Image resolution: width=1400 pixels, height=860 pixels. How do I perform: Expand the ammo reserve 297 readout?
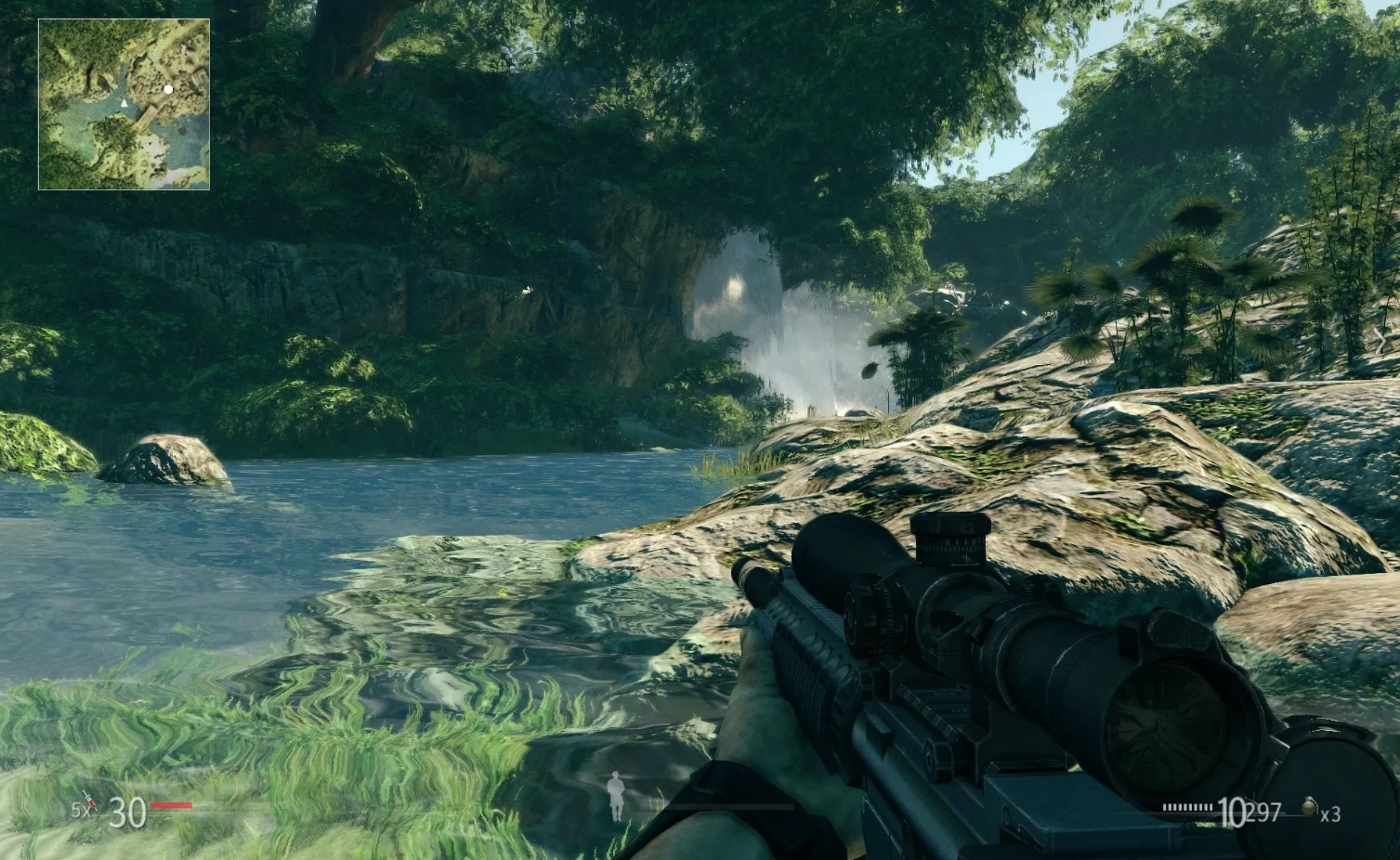pyautogui.click(x=1263, y=811)
